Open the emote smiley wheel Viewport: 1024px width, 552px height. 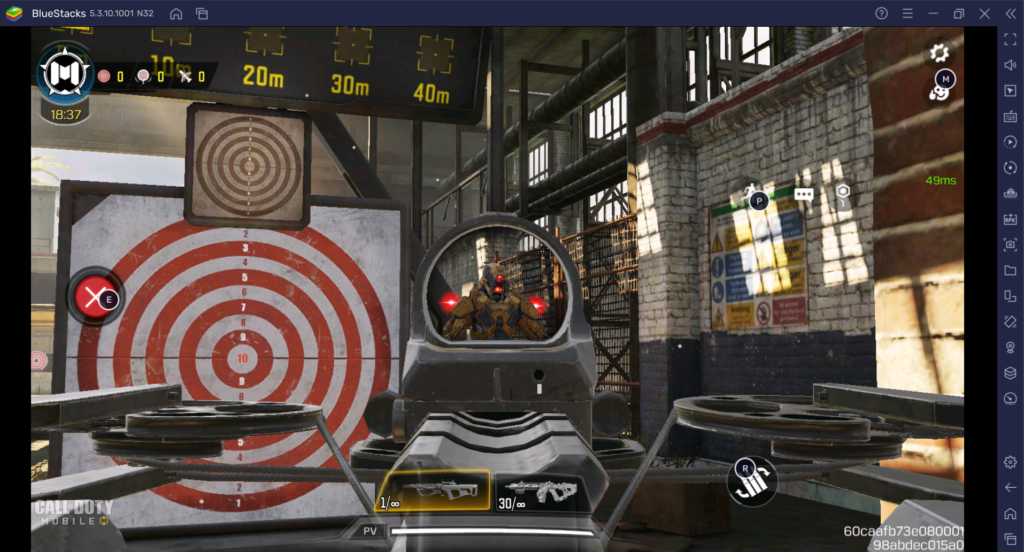pyautogui.click(x=939, y=93)
